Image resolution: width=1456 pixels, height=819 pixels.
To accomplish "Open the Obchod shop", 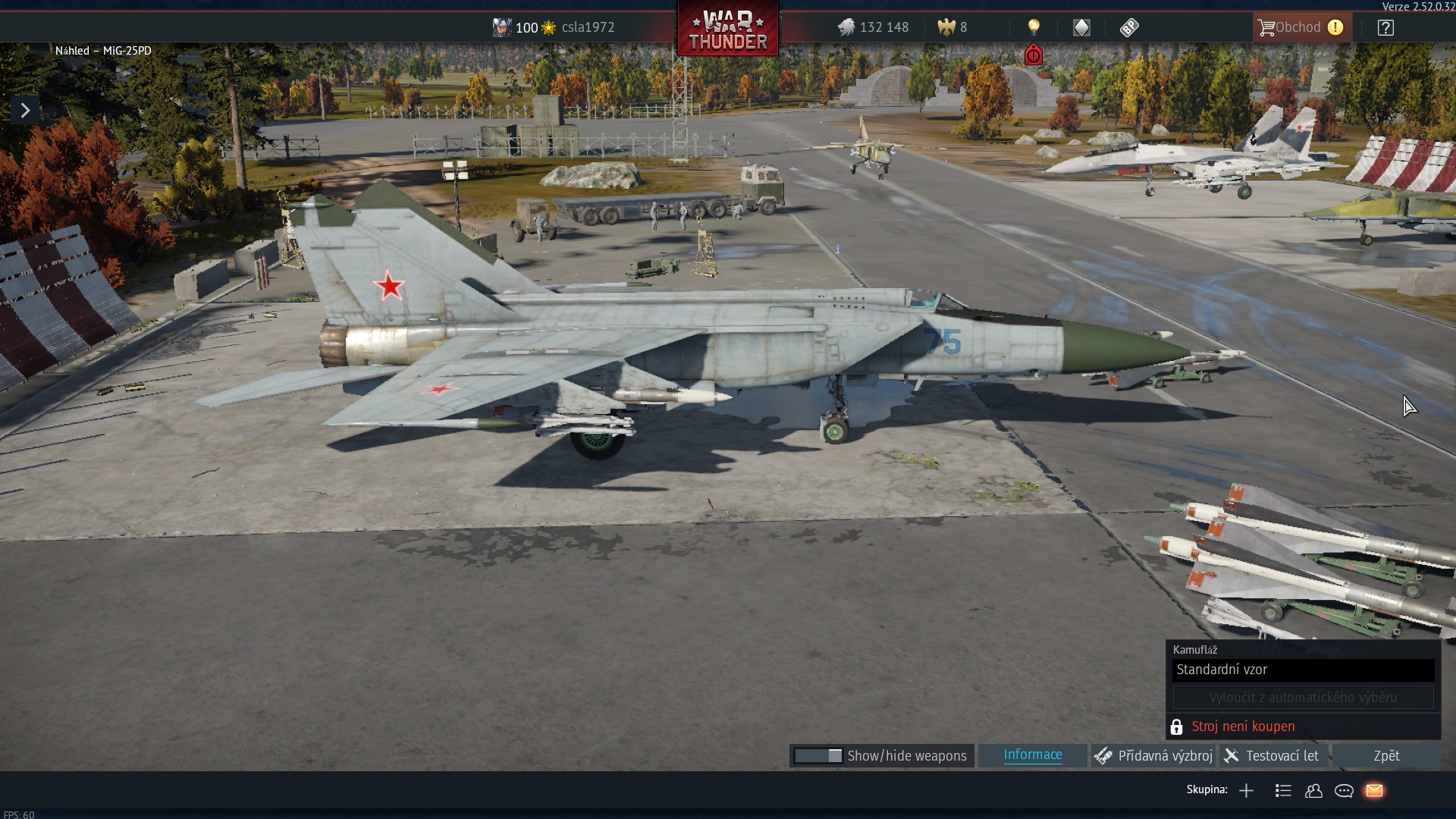I will 1301,27.
